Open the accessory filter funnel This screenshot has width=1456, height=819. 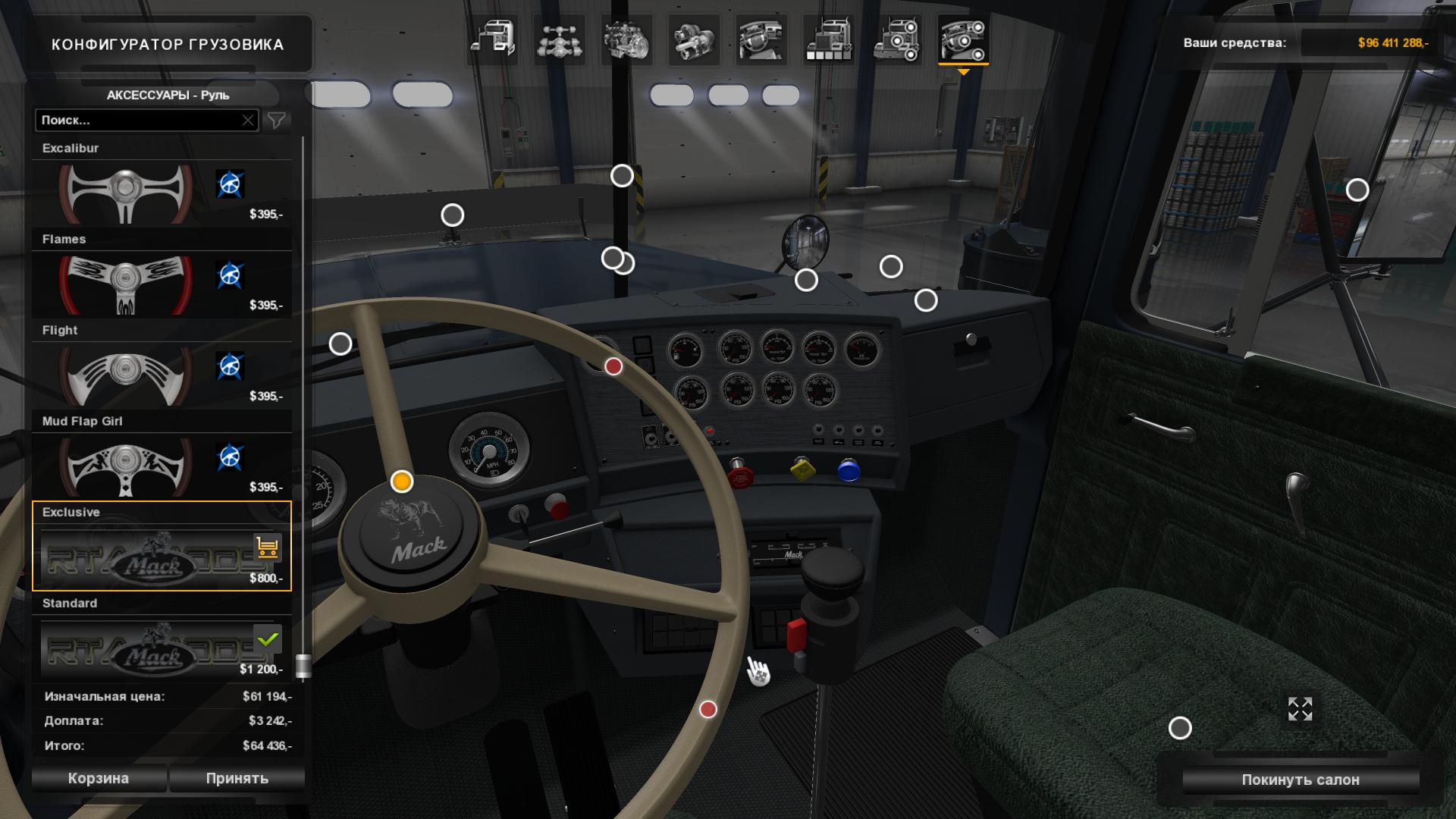[277, 120]
